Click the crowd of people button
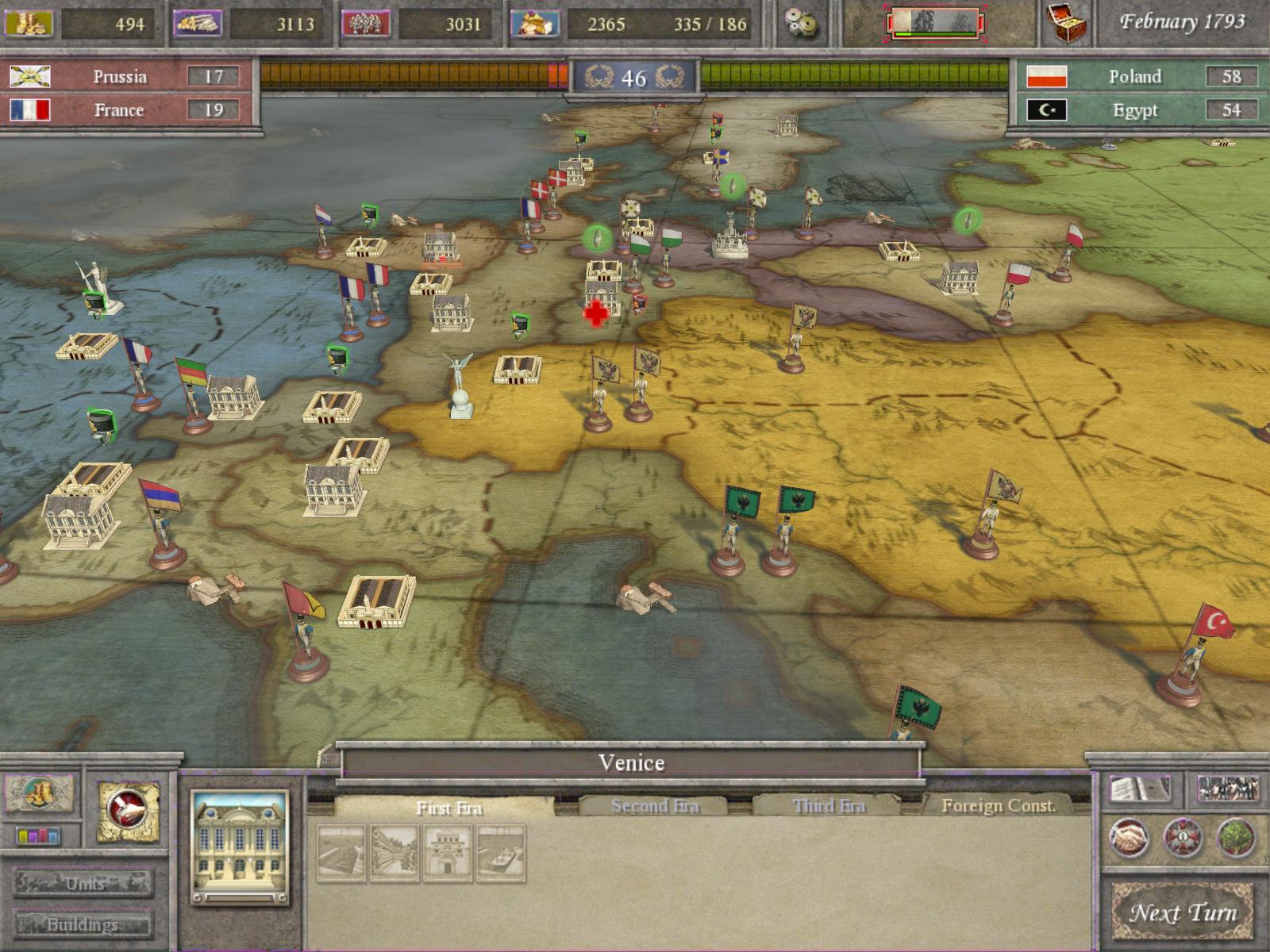1270x952 pixels. [1227, 789]
